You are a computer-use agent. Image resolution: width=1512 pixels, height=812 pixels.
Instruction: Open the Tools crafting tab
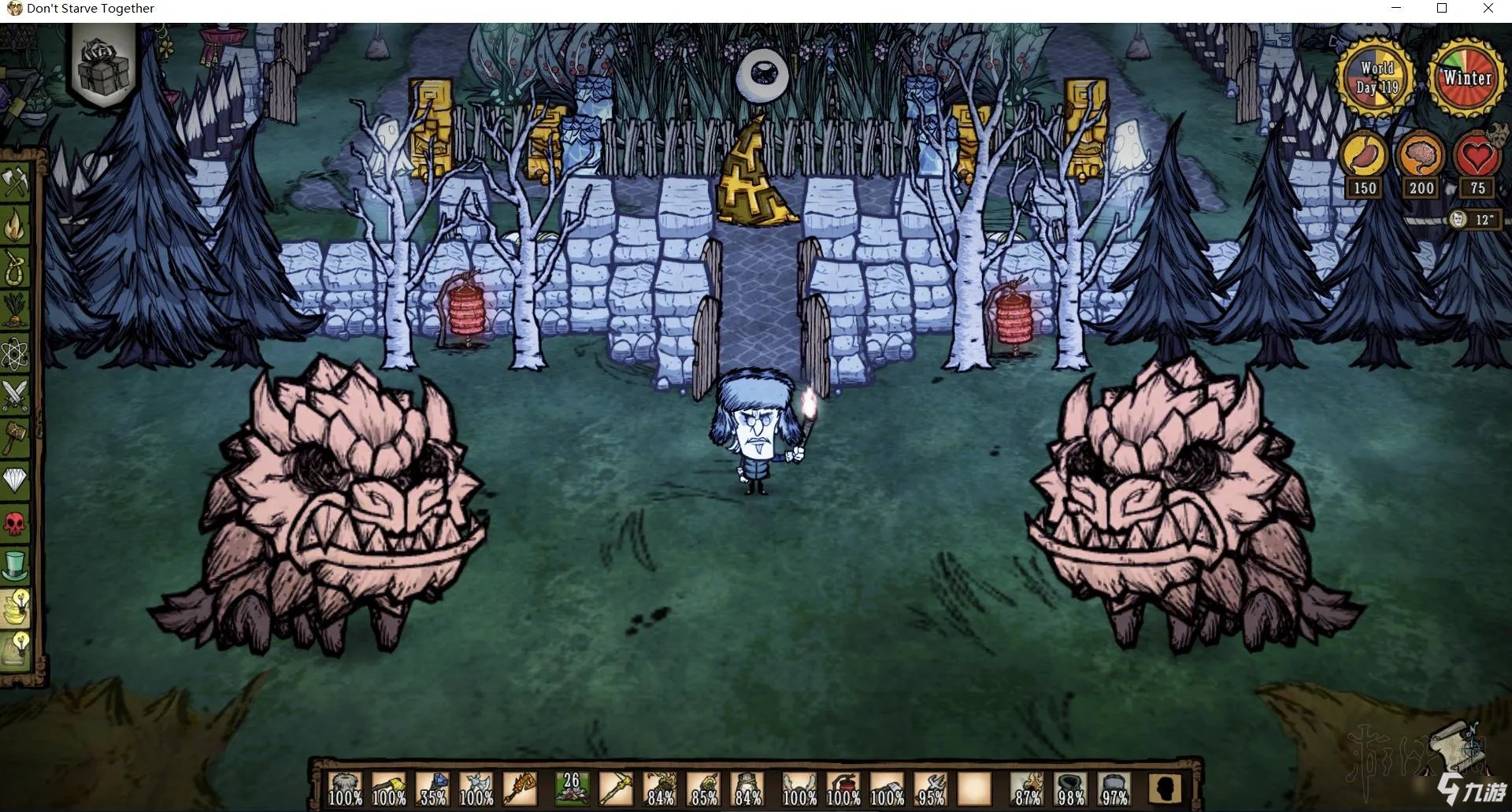15,183
